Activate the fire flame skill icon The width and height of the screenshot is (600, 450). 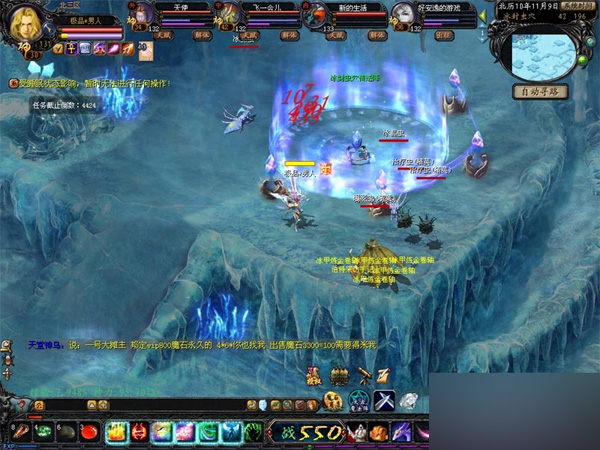tap(116, 432)
